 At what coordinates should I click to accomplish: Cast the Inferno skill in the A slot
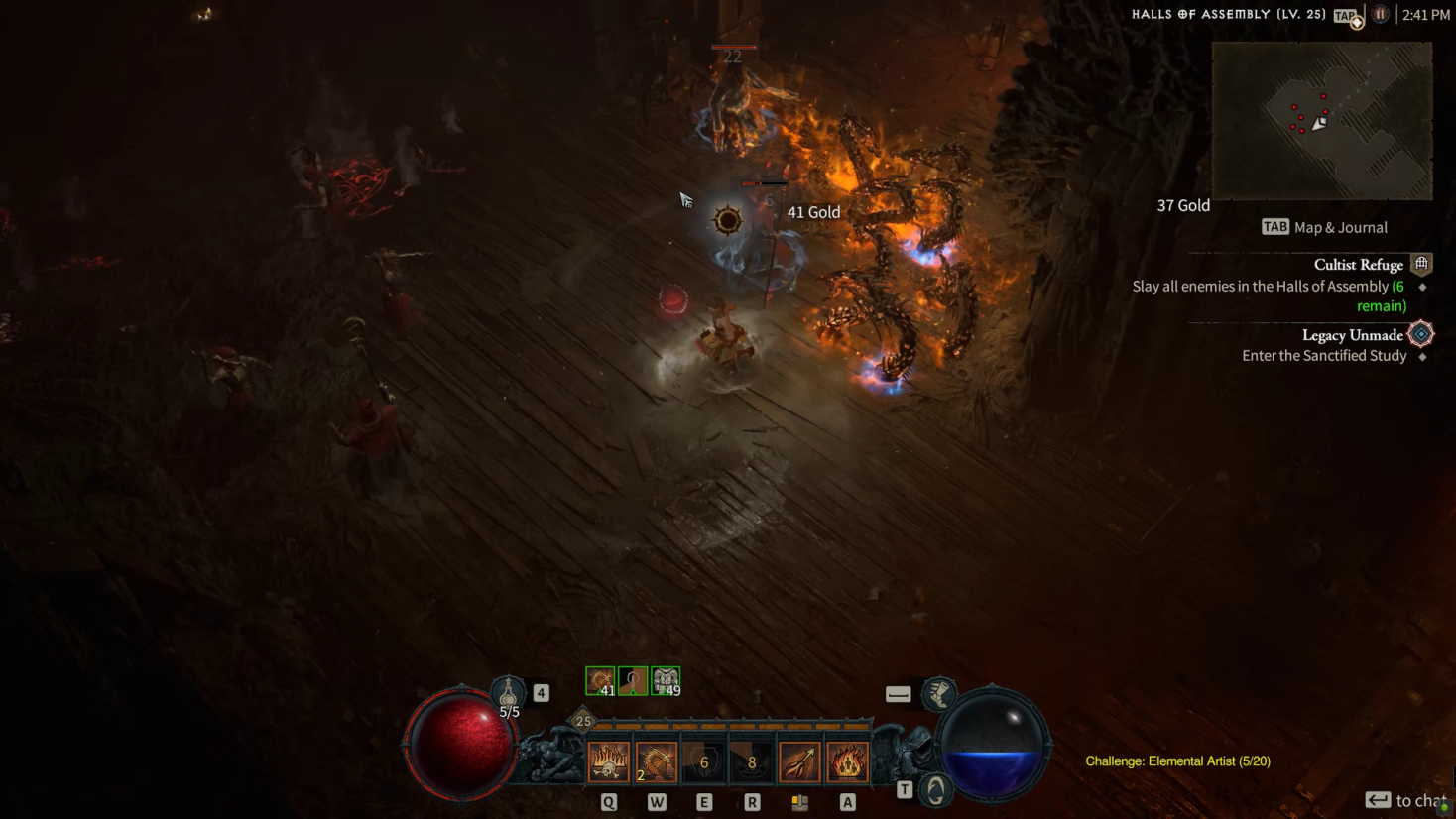848,760
